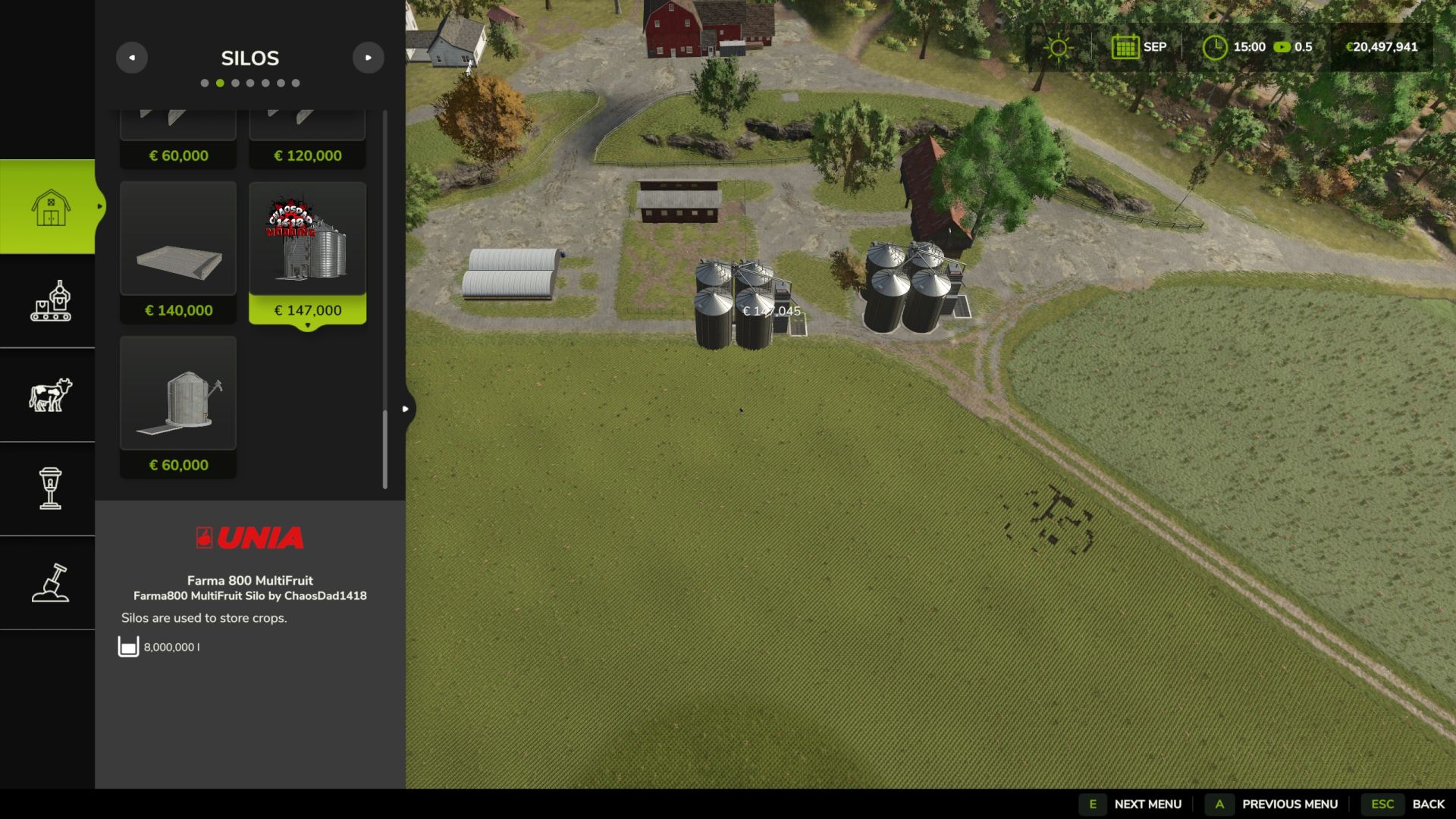
Task: Collapse the build panel with the side arrow
Action: point(406,409)
